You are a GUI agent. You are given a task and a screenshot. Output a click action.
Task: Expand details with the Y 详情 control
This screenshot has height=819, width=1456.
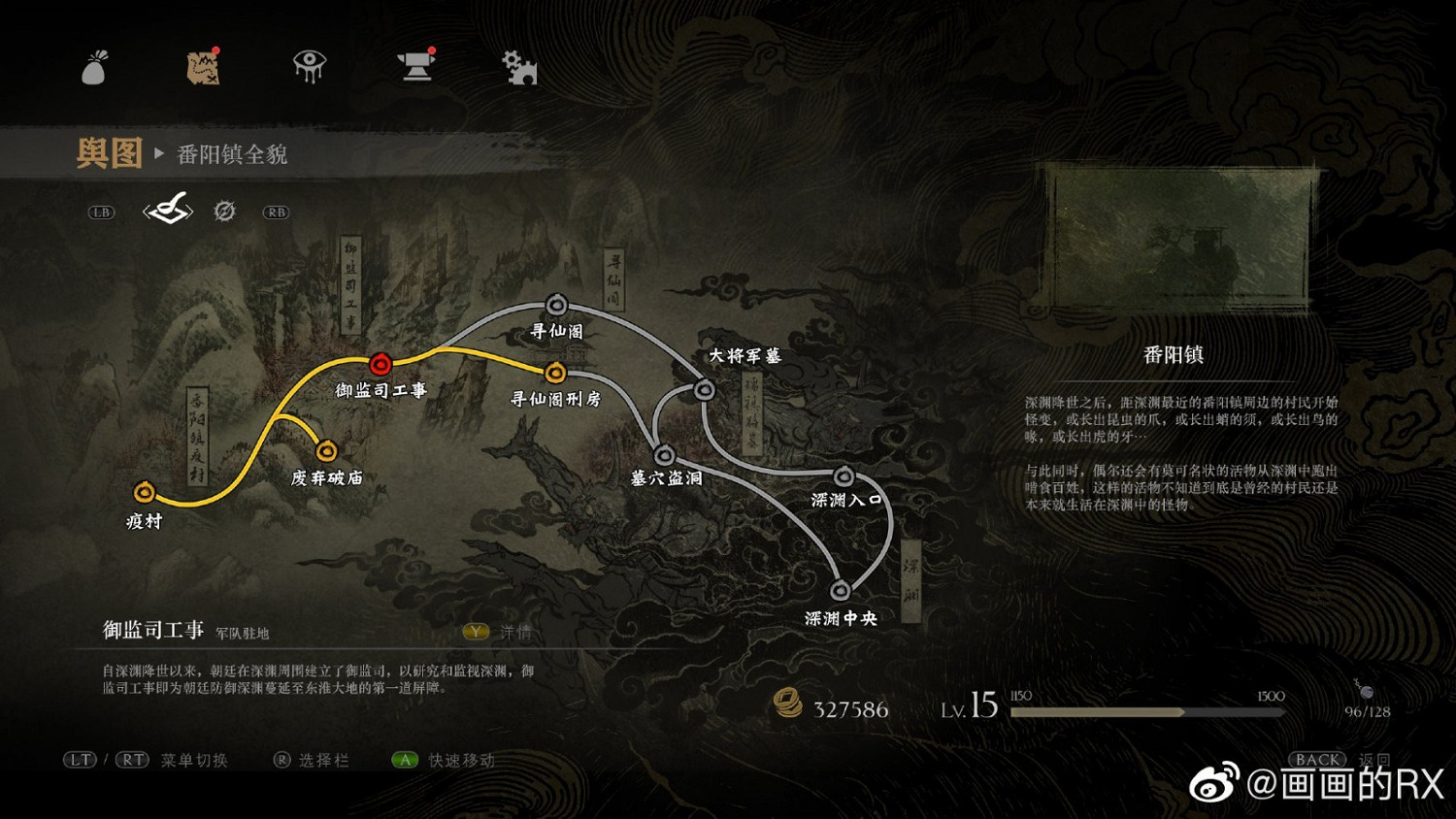tap(475, 632)
